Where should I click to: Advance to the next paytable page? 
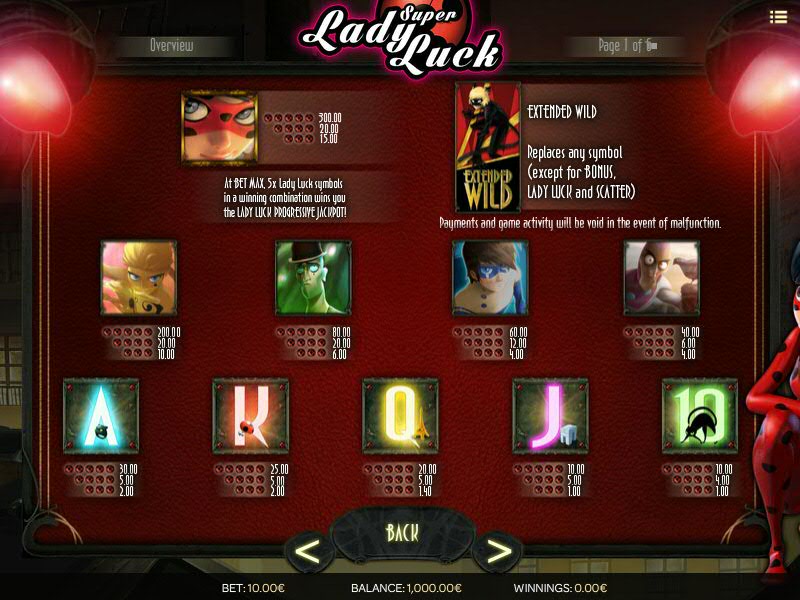[x=497, y=551]
